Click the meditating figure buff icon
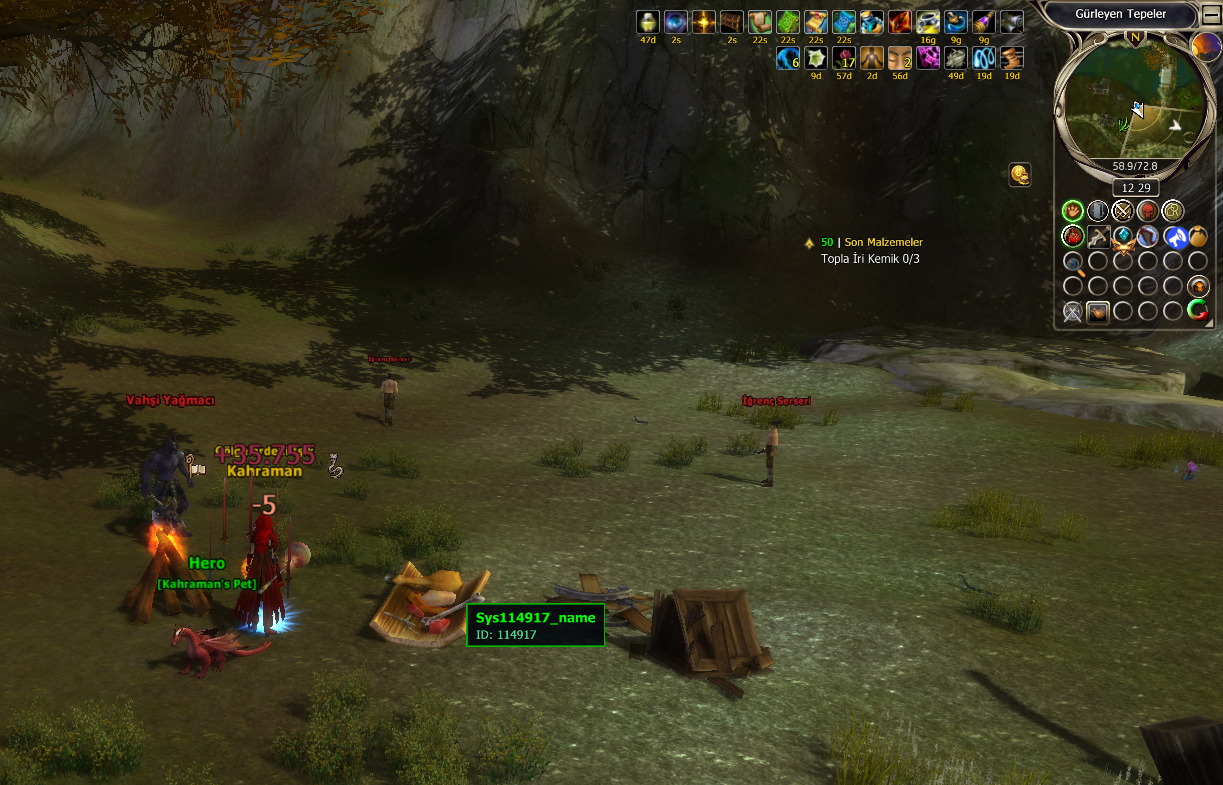The height and width of the screenshot is (785, 1223). pos(872,59)
